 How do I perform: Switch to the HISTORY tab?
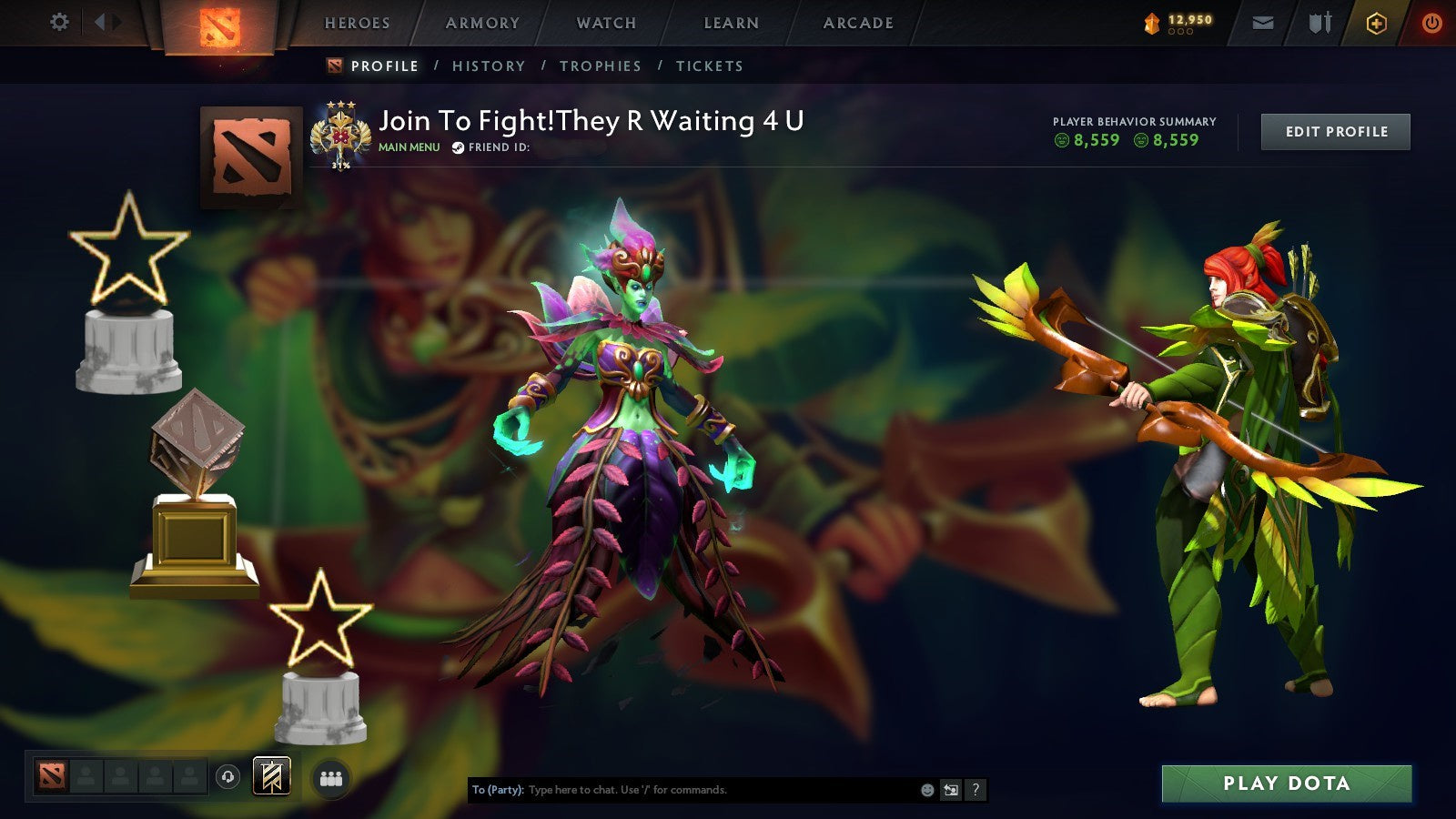490,66
